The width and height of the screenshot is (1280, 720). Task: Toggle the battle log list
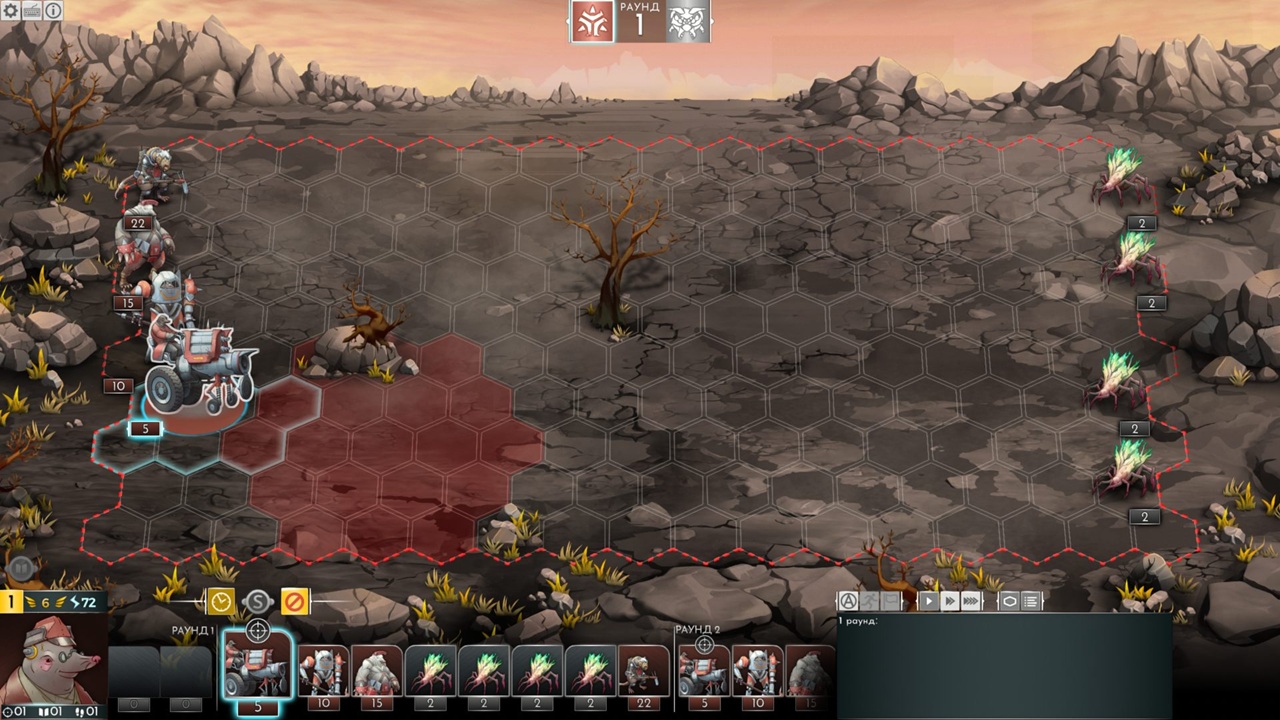click(1031, 601)
